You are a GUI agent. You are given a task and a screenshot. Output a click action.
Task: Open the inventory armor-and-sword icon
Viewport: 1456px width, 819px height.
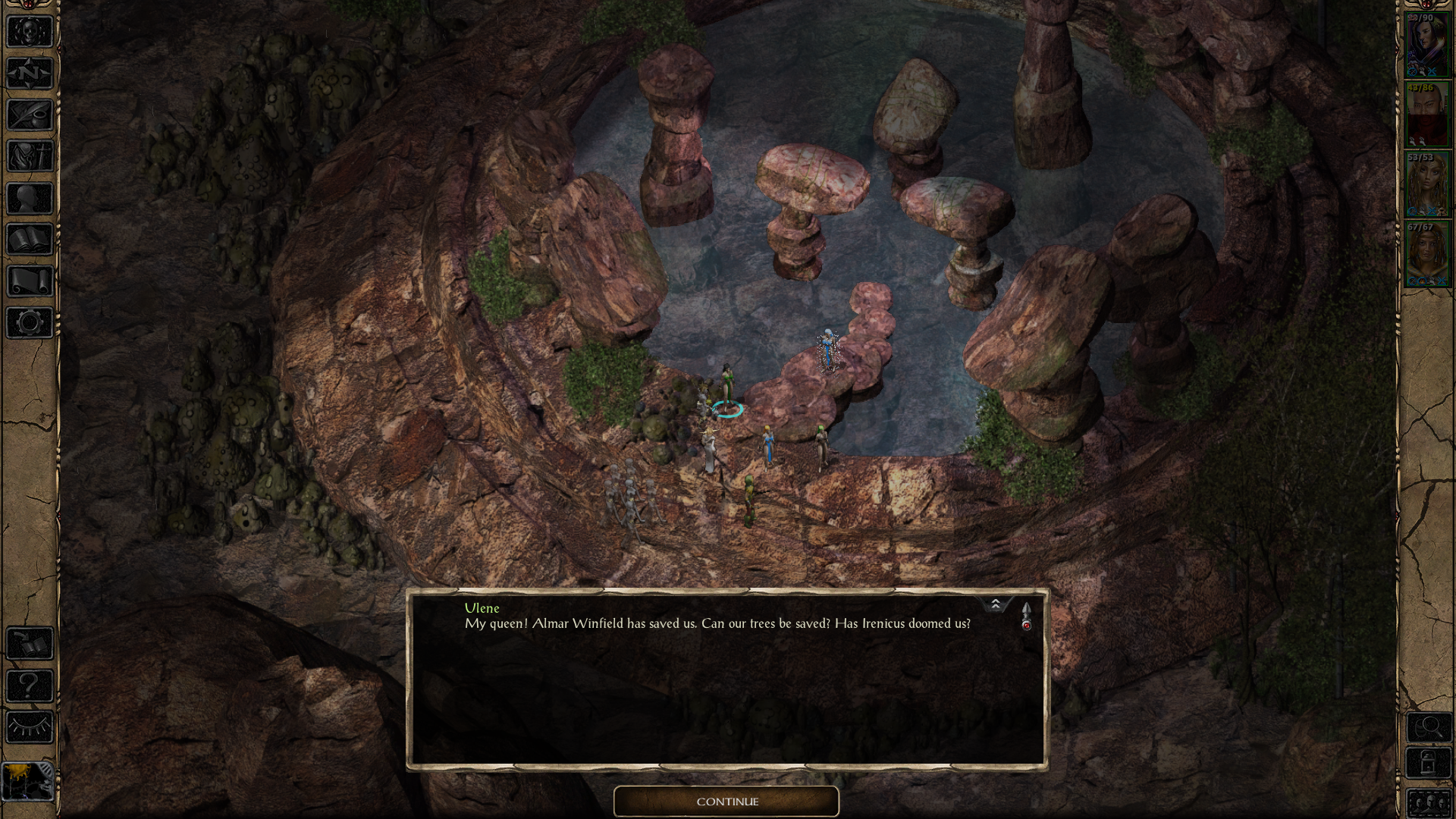30,157
